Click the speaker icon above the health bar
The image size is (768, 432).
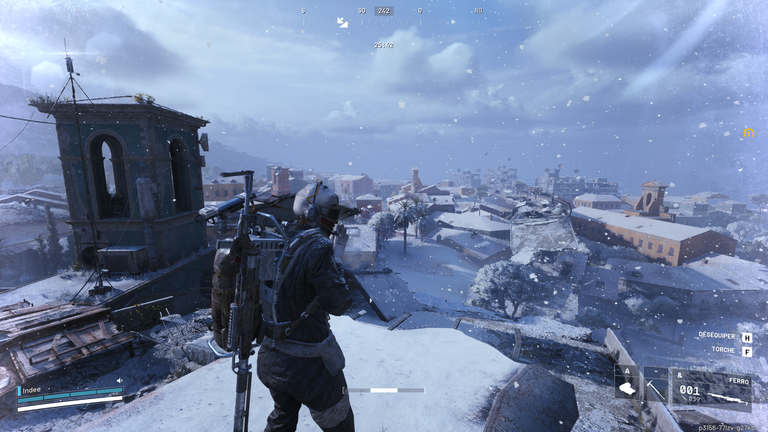(x=120, y=380)
